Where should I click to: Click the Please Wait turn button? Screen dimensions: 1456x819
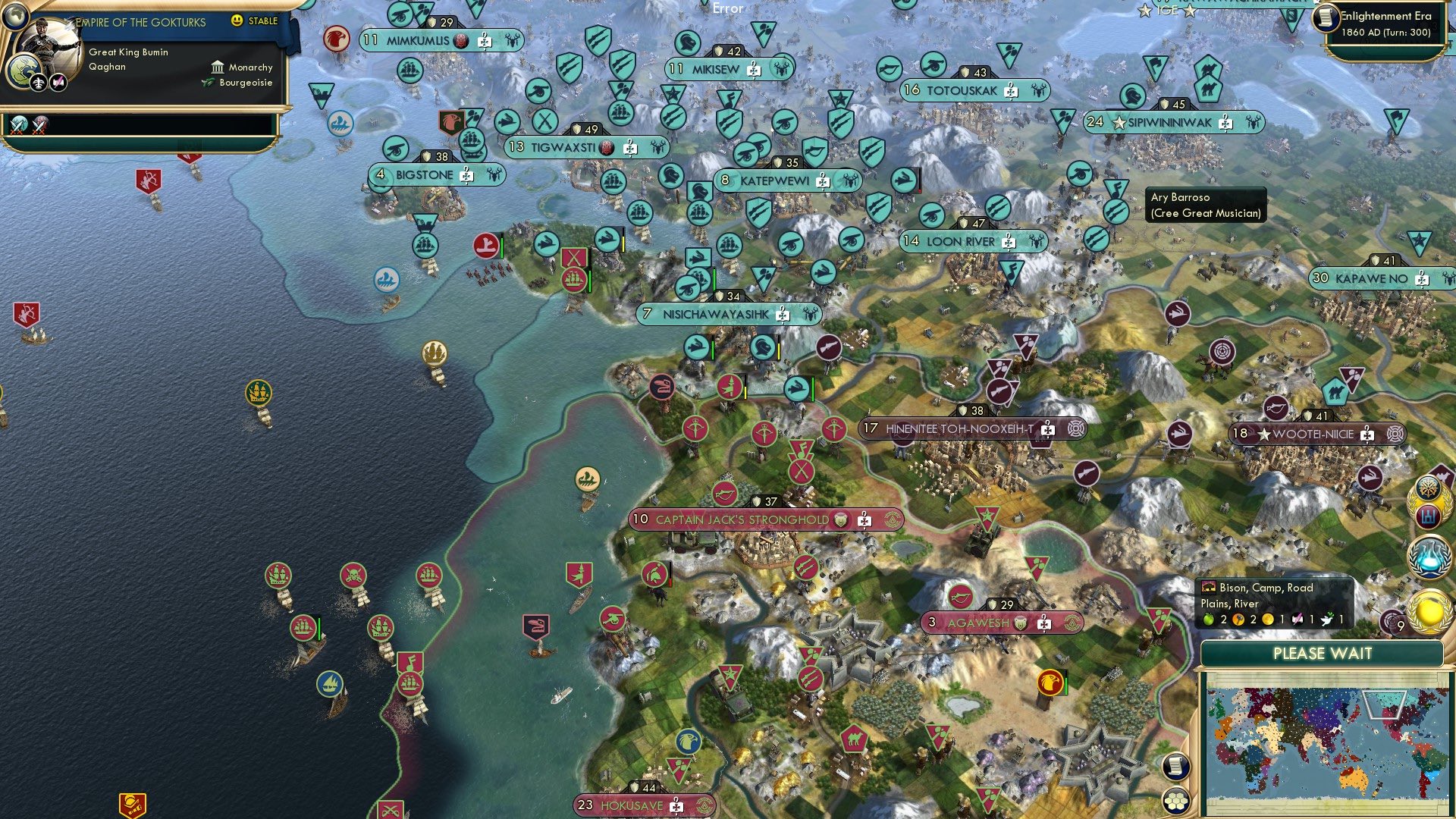pyautogui.click(x=1322, y=654)
